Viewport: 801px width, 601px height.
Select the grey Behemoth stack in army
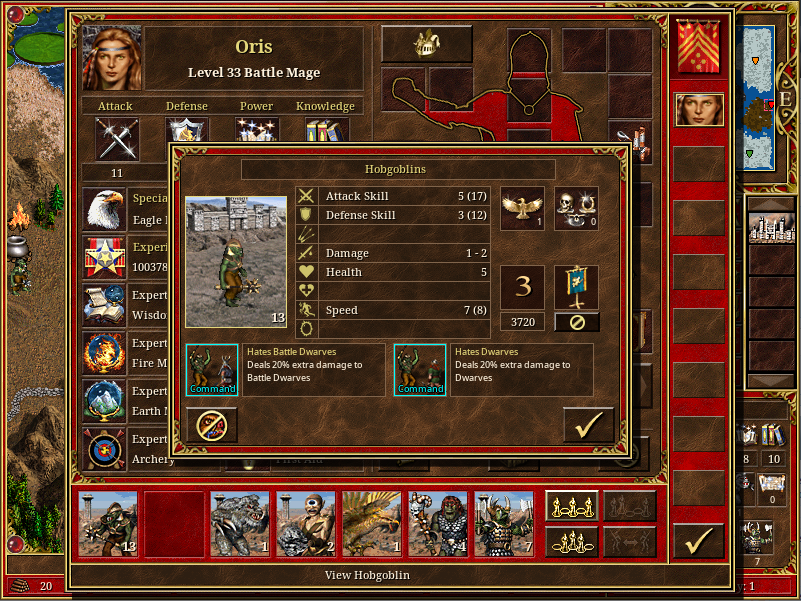(x=239, y=523)
